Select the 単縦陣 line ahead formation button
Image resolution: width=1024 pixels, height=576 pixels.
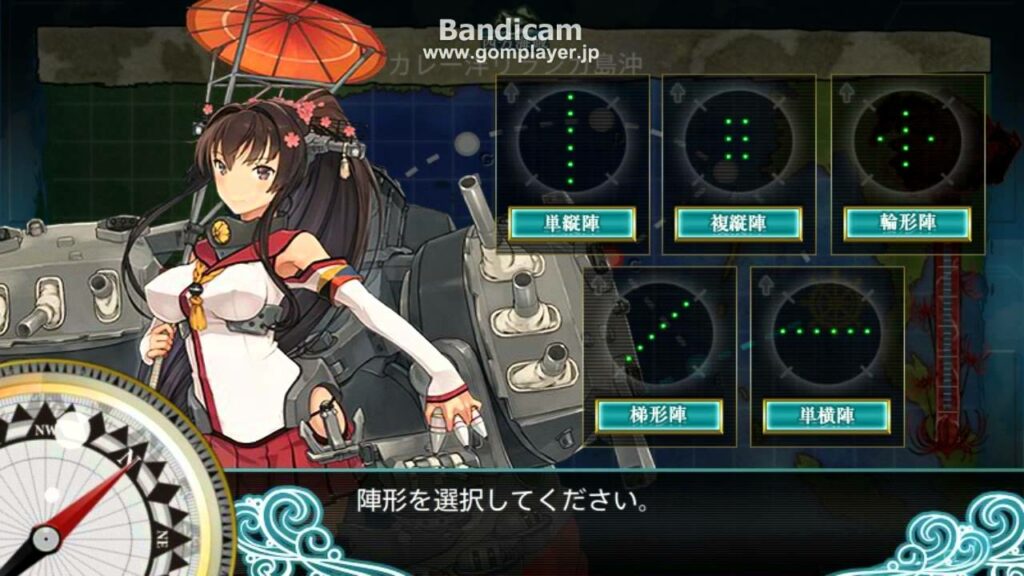coord(571,223)
